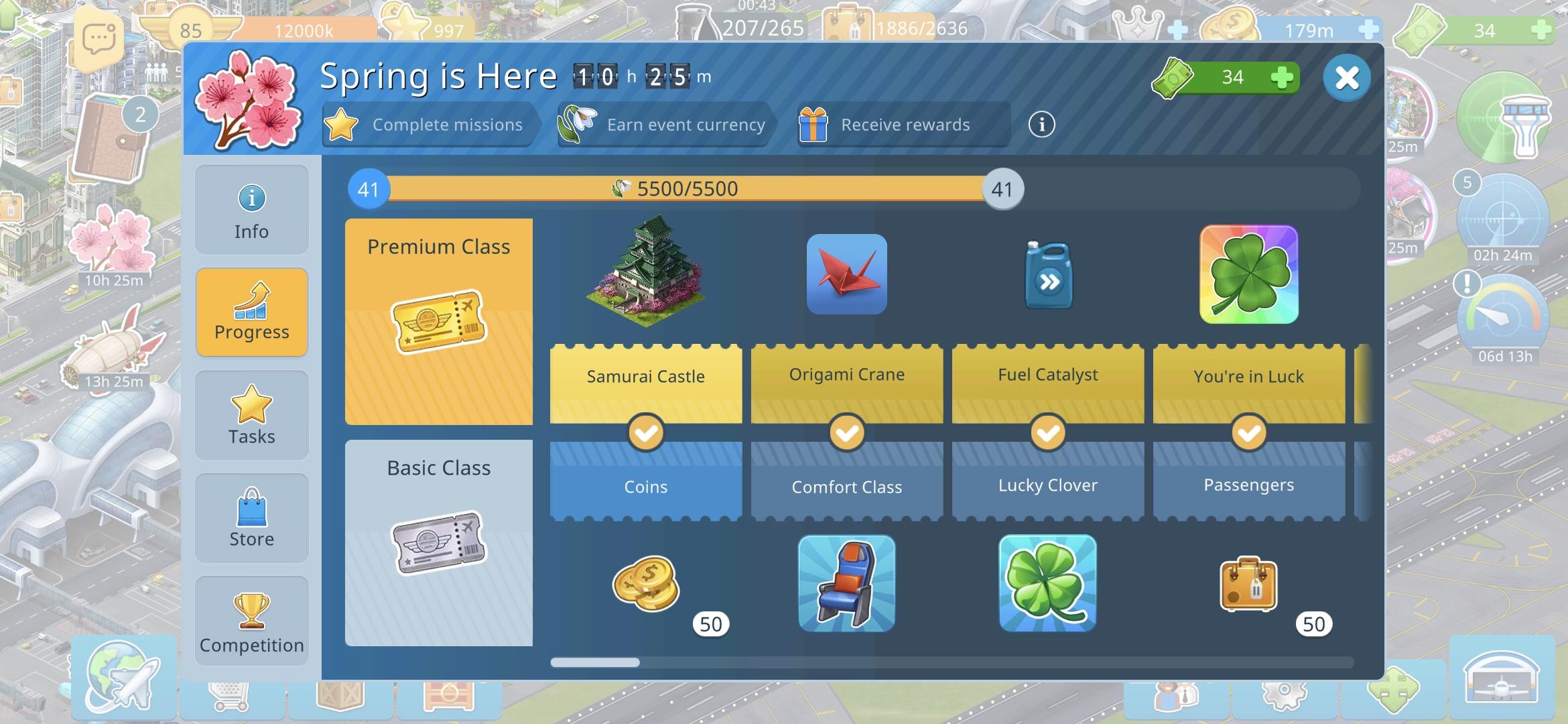View the Competition tab
This screenshot has height=724, width=1568.
click(x=251, y=622)
